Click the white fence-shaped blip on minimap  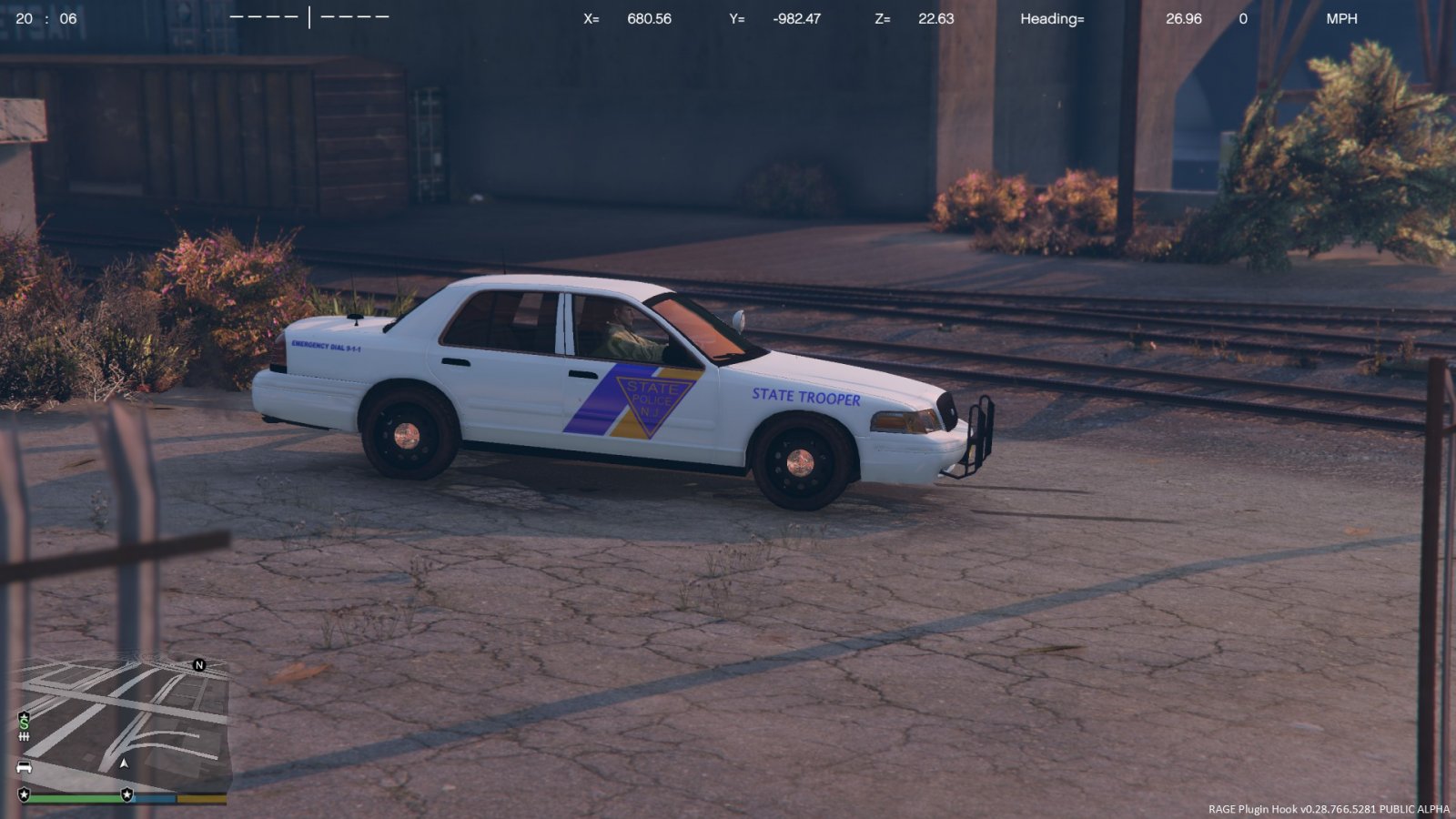(x=25, y=735)
